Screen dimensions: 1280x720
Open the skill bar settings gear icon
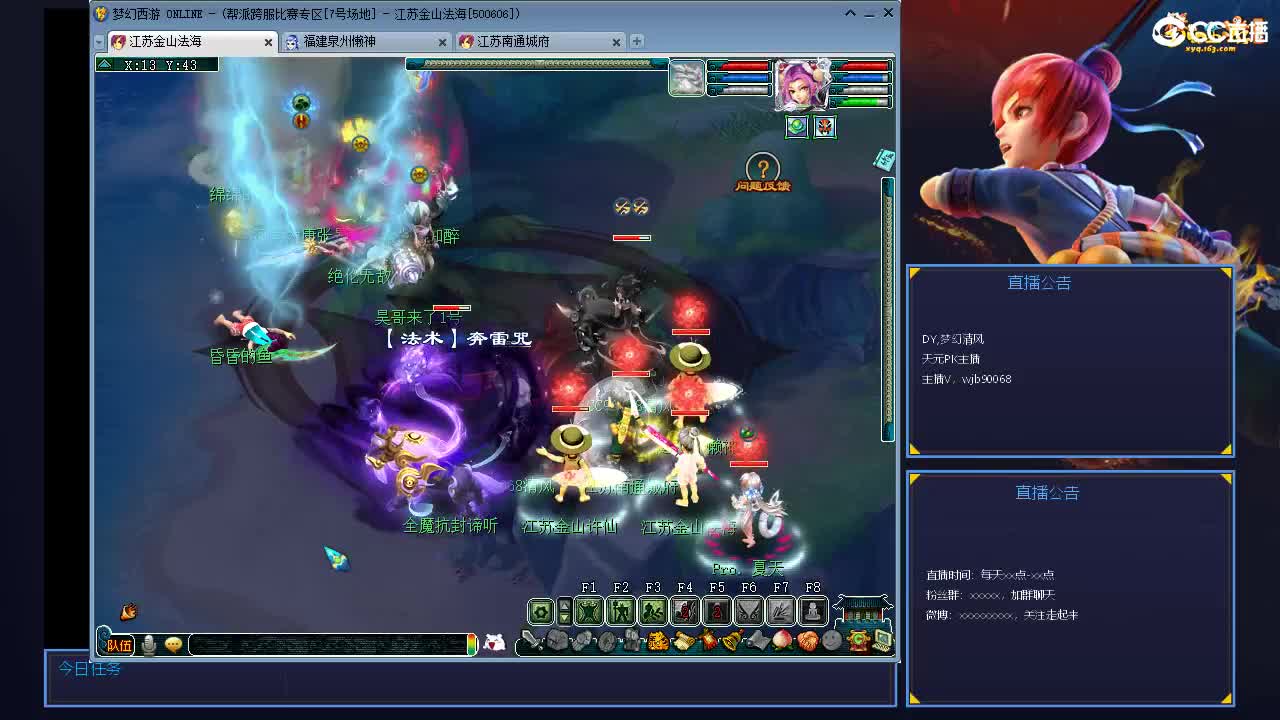click(x=540, y=611)
